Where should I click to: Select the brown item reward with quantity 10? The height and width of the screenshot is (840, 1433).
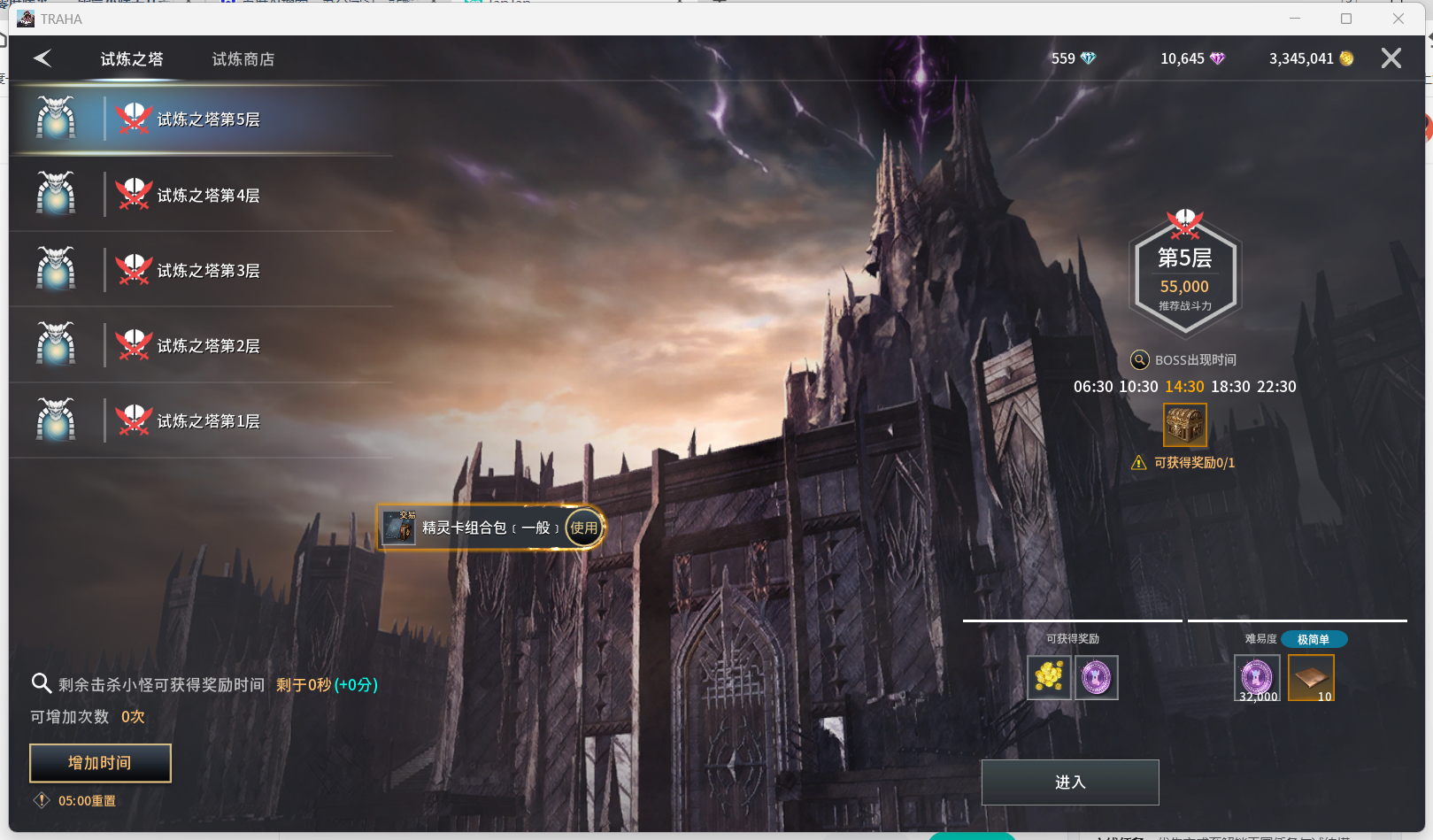pos(1311,678)
